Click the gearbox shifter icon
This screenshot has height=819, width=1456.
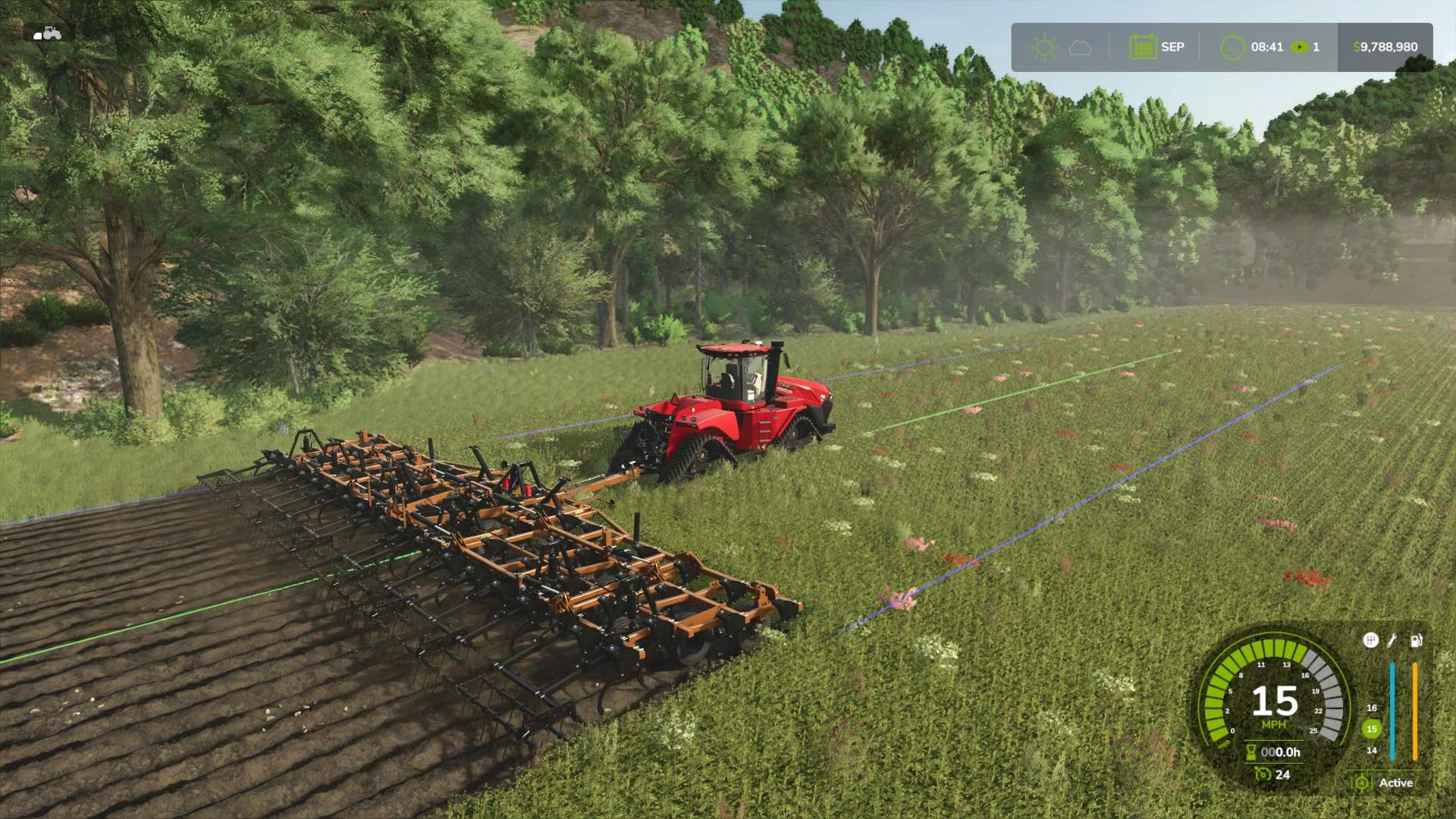tap(1370, 641)
